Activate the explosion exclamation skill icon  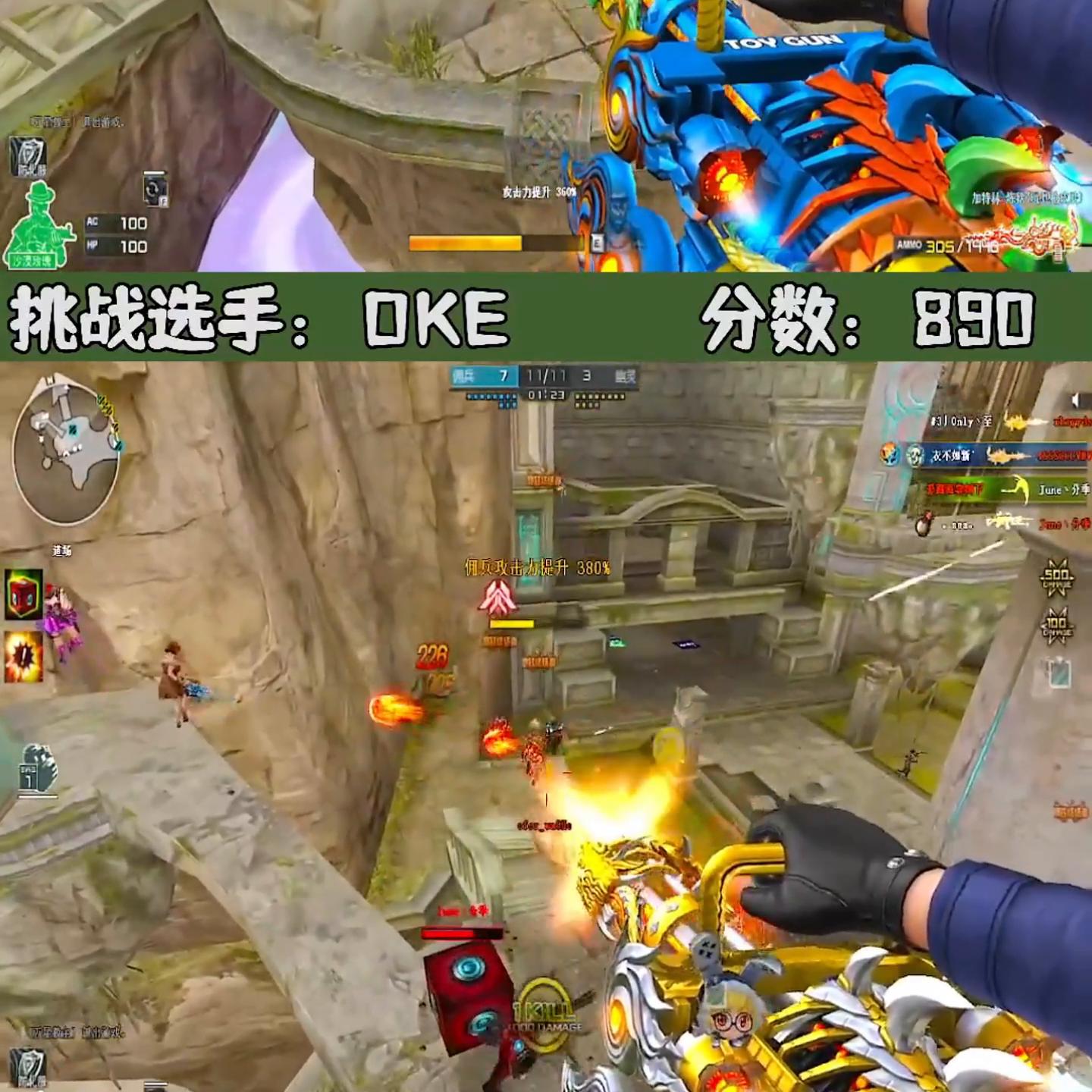click(x=24, y=657)
